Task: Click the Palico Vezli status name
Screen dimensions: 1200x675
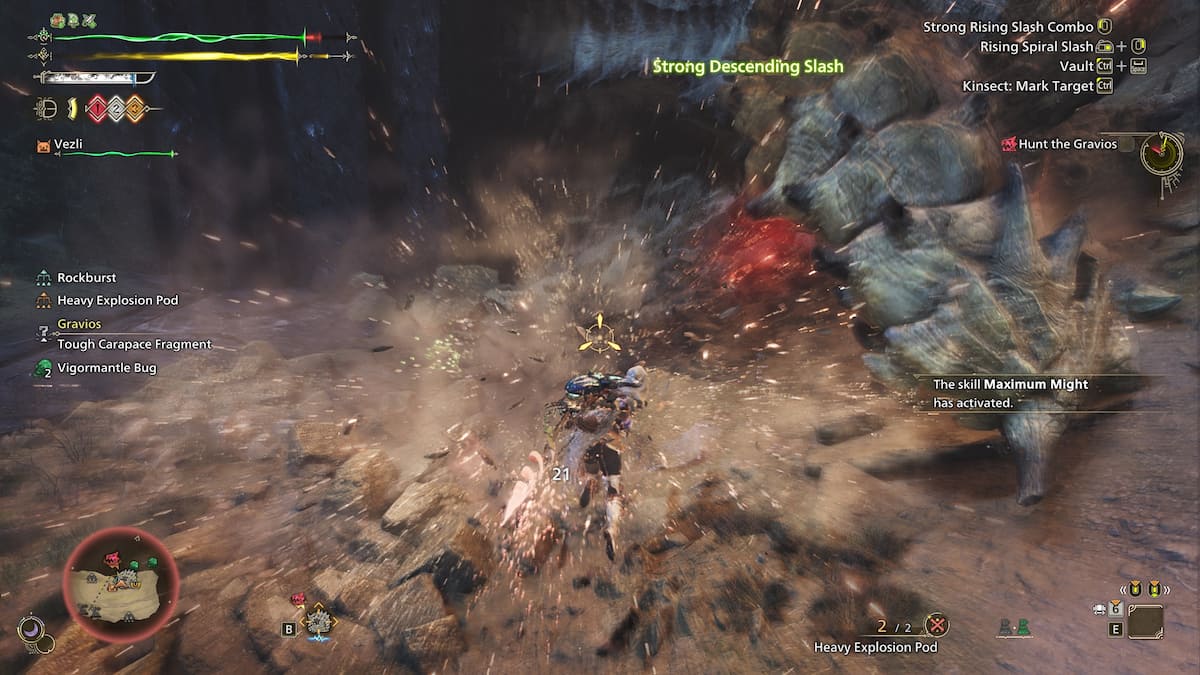Action: click(72, 145)
